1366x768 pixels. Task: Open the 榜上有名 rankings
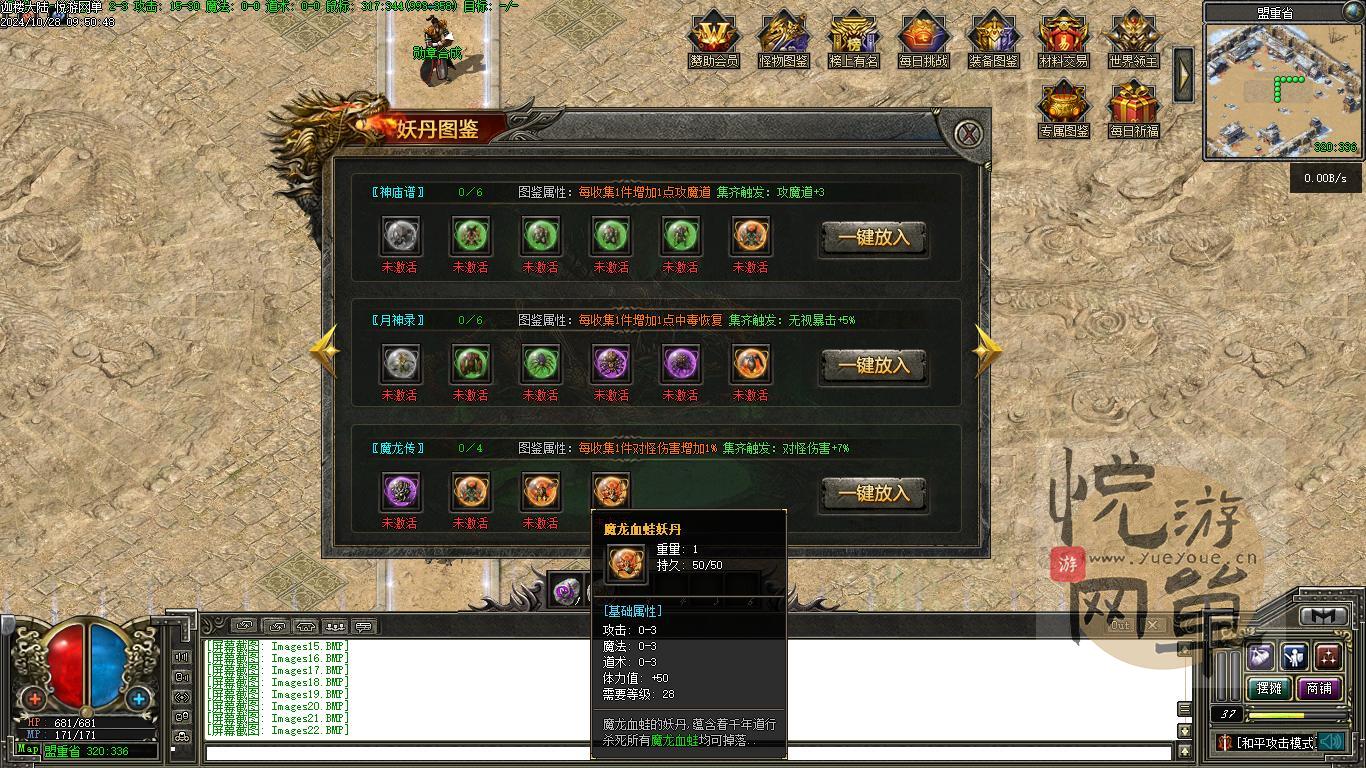pos(854,40)
